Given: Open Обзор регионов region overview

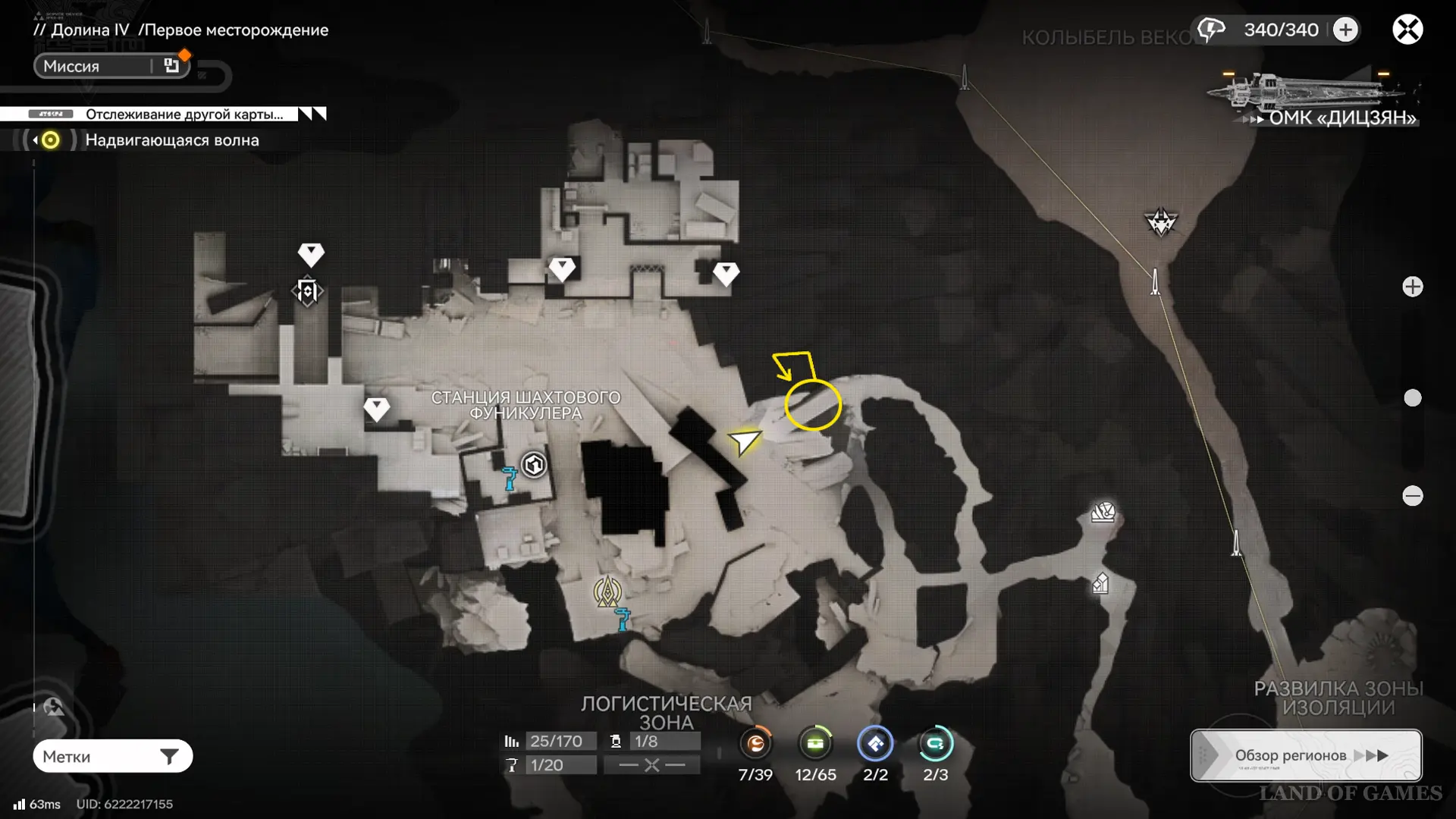Looking at the screenshot, I should coord(1306,755).
